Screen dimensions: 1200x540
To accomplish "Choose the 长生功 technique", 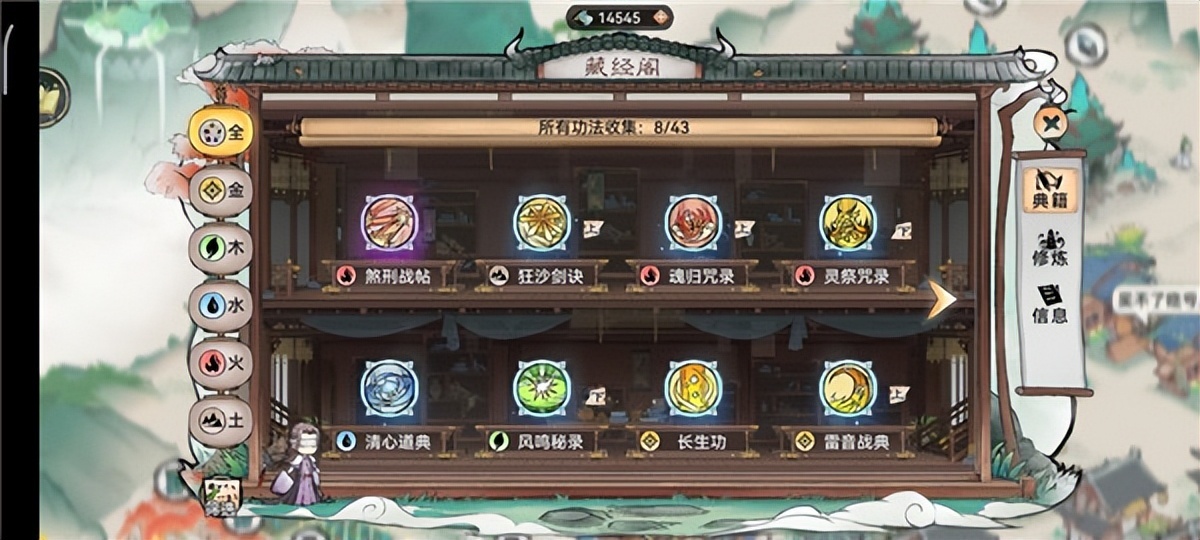I will coord(694,388).
